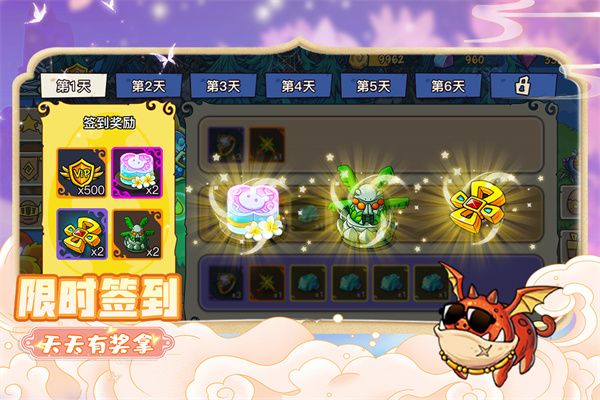Claim the glowing golden cross emblem
This screenshot has height=400, width=600.
click(472, 205)
